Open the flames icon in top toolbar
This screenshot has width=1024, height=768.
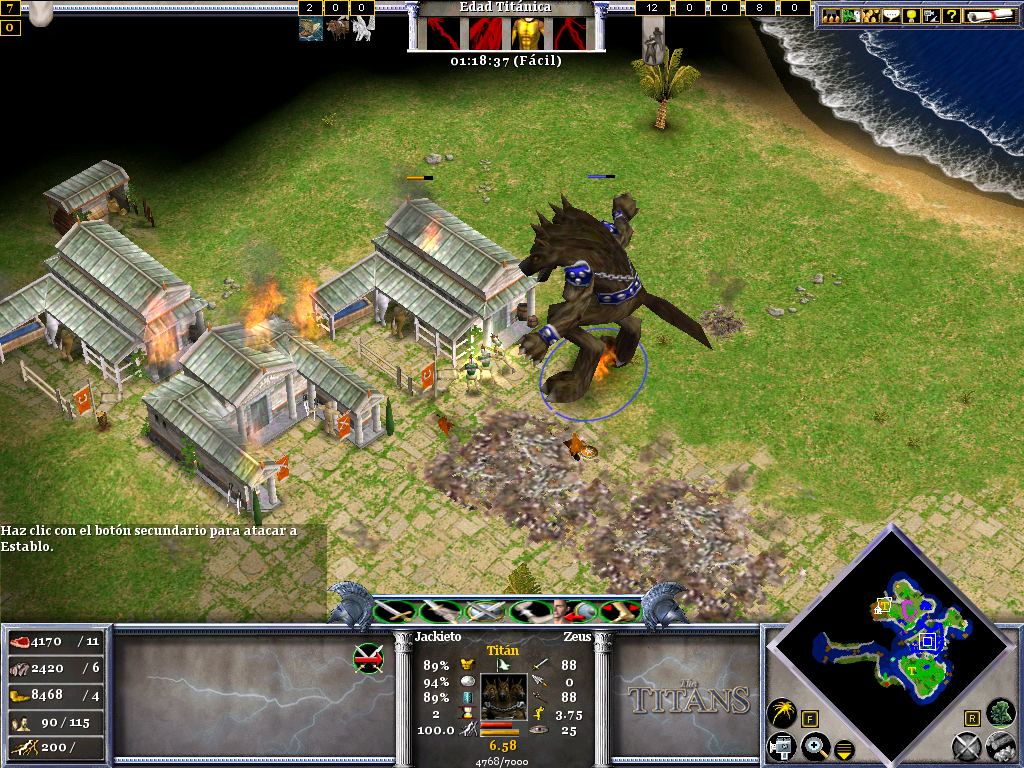[x=830, y=15]
